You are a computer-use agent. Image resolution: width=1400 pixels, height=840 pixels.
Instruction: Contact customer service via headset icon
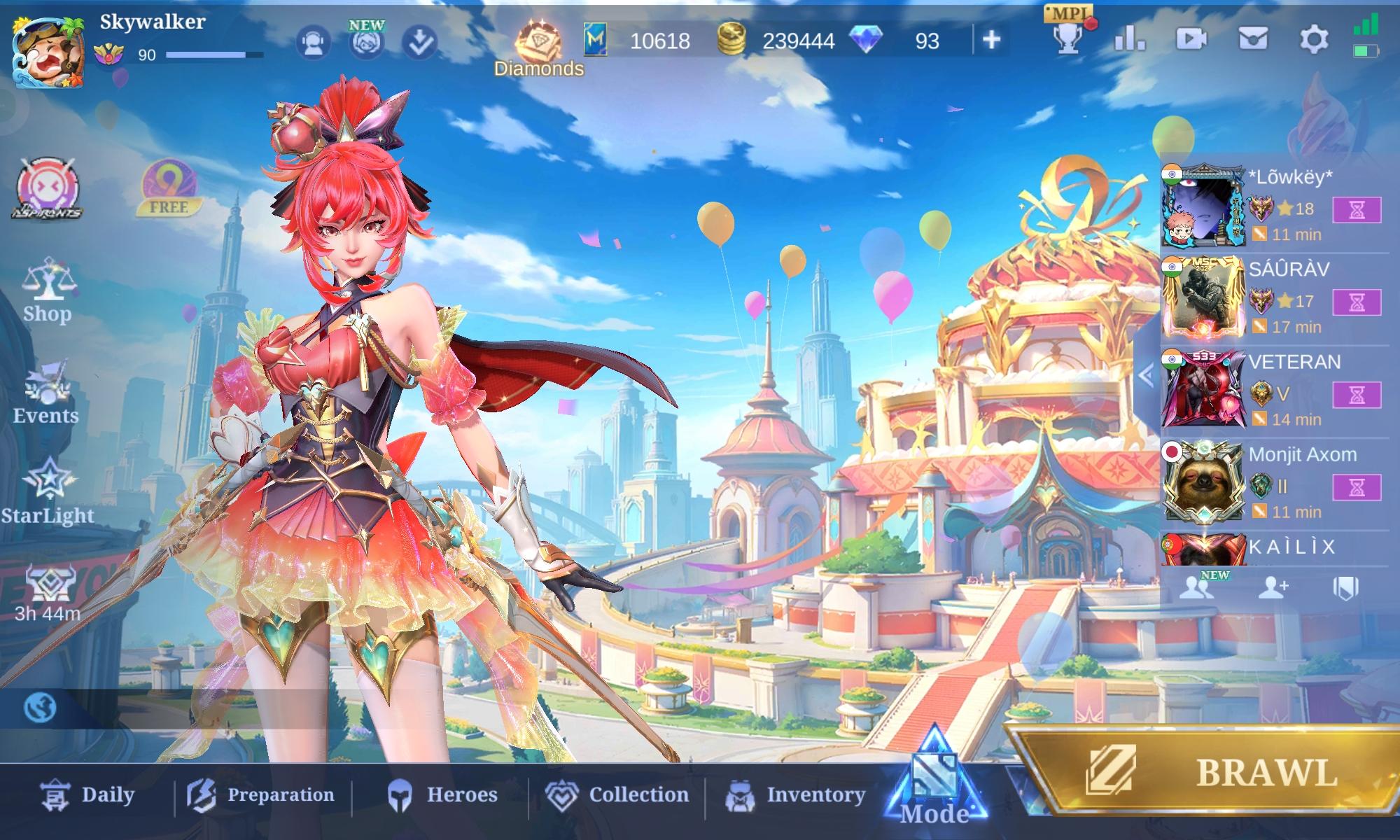coord(314,41)
